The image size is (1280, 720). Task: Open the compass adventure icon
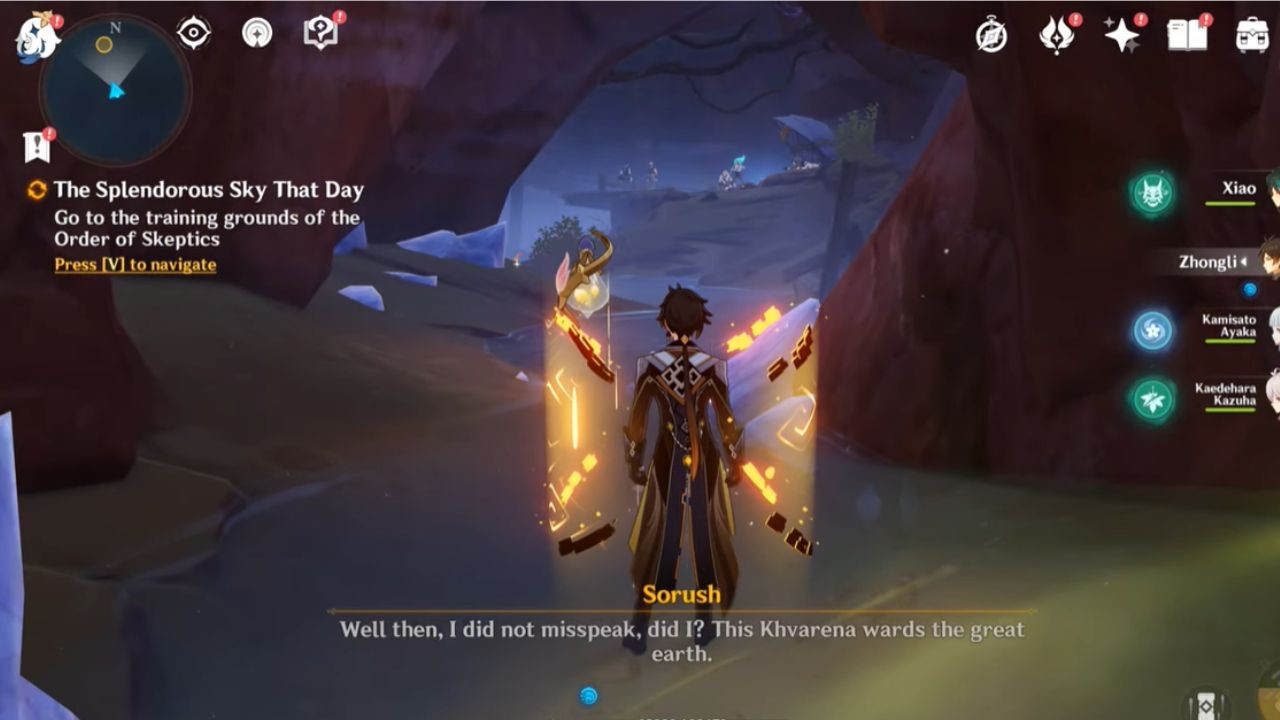[991, 35]
